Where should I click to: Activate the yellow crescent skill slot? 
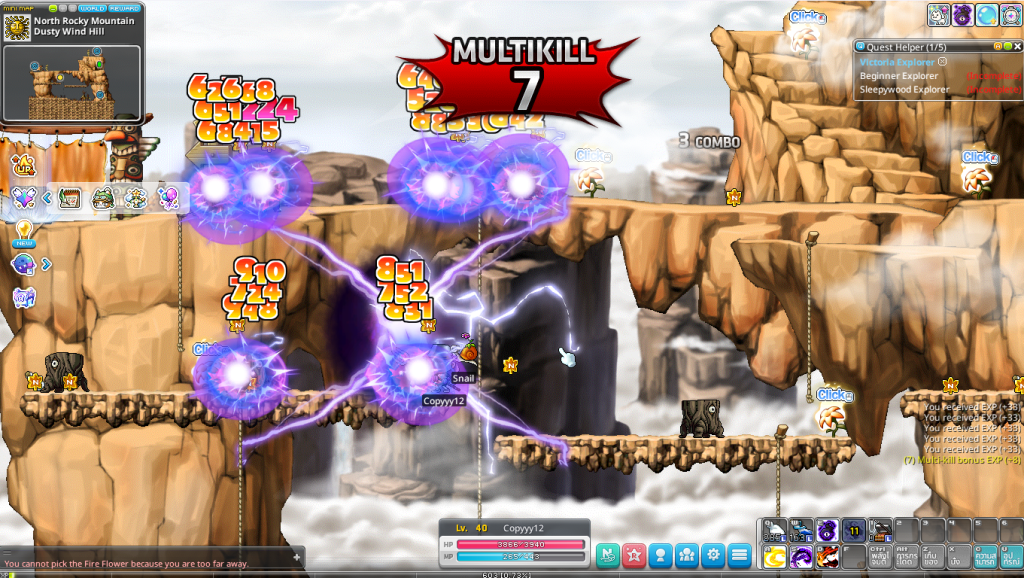tap(774, 556)
